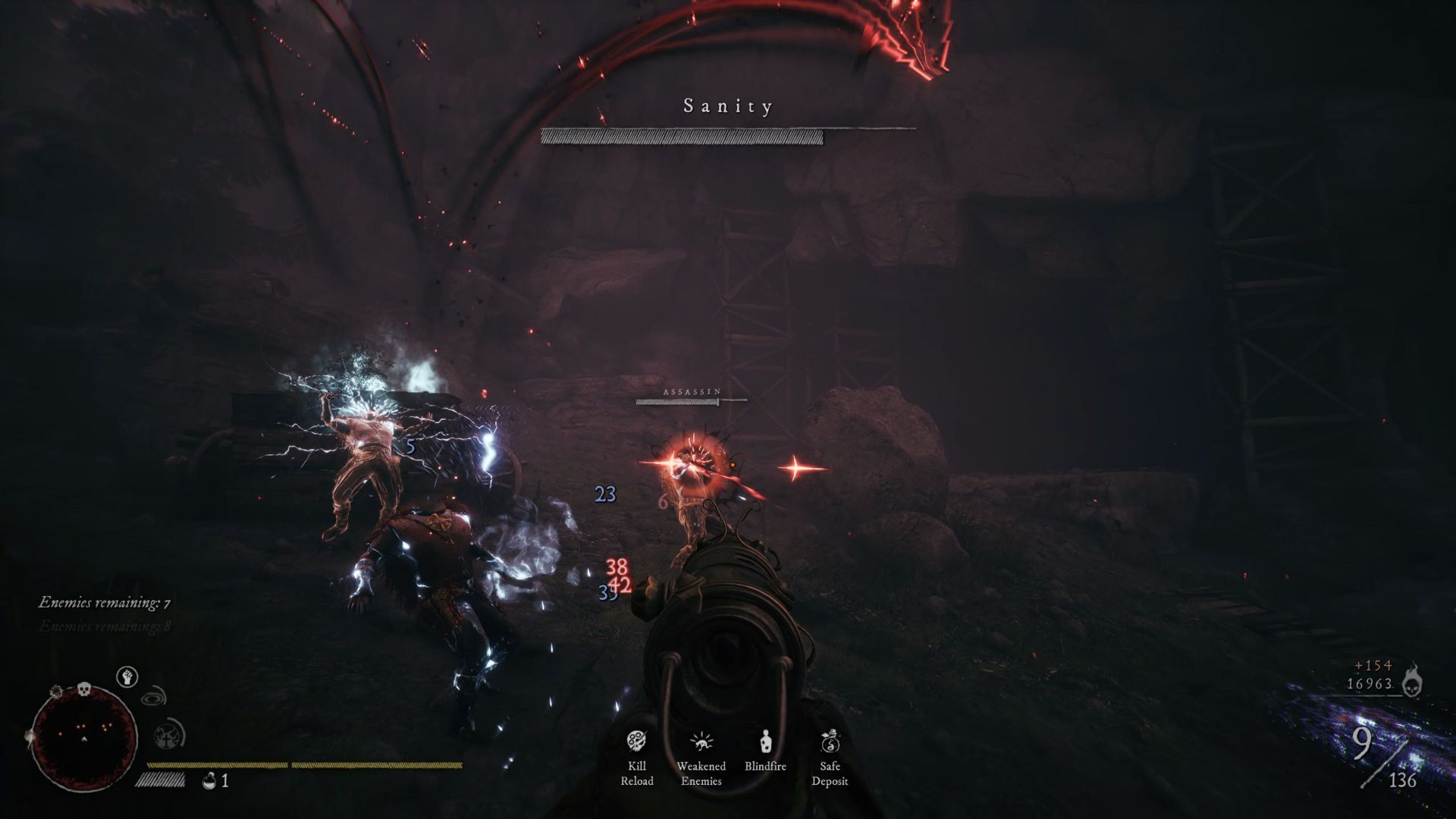Select the Kill Reload perk icon
This screenshot has height=819, width=1456.
pyautogui.click(x=636, y=741)
